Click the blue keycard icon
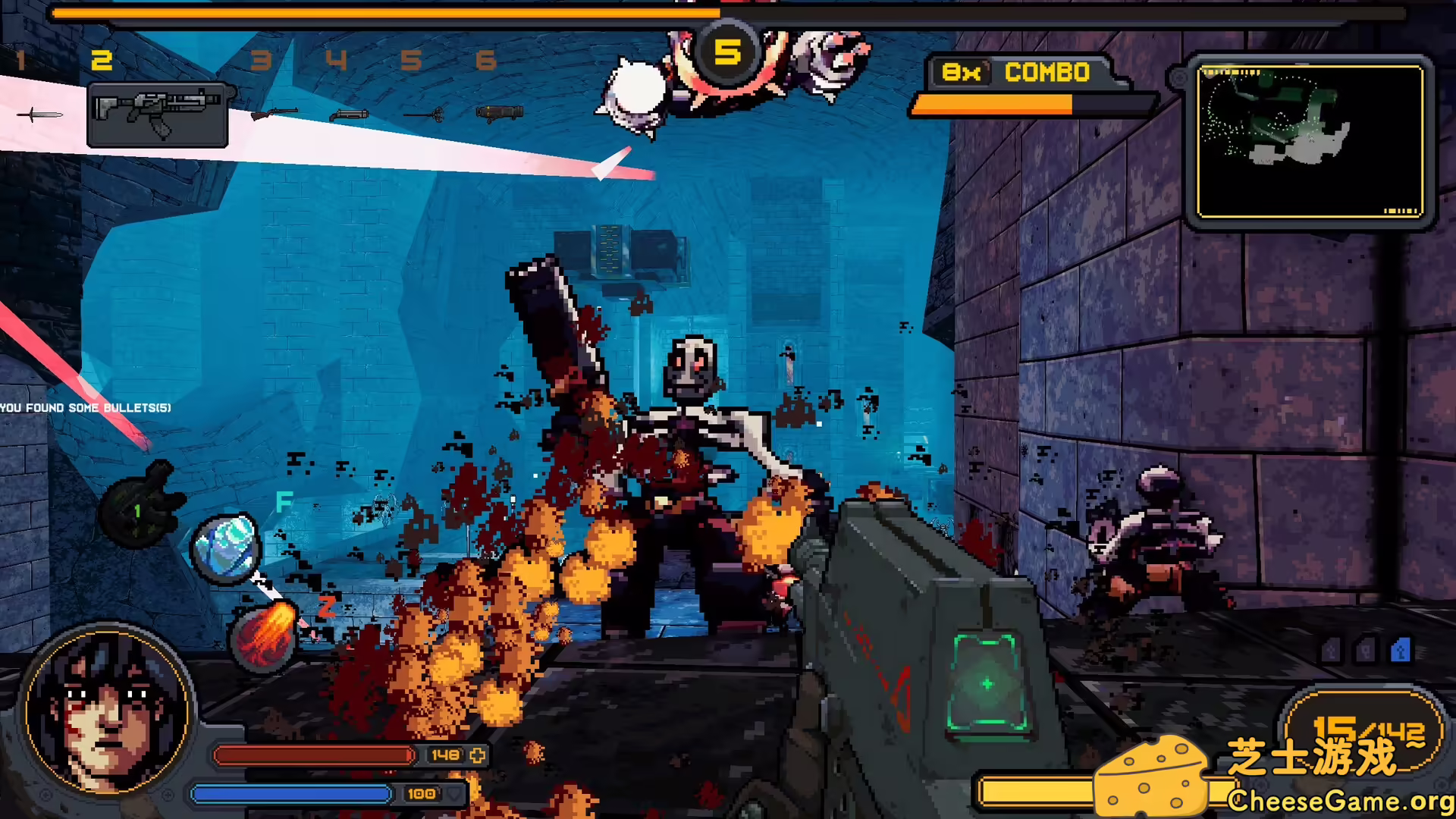 [x=1400, y=651]
